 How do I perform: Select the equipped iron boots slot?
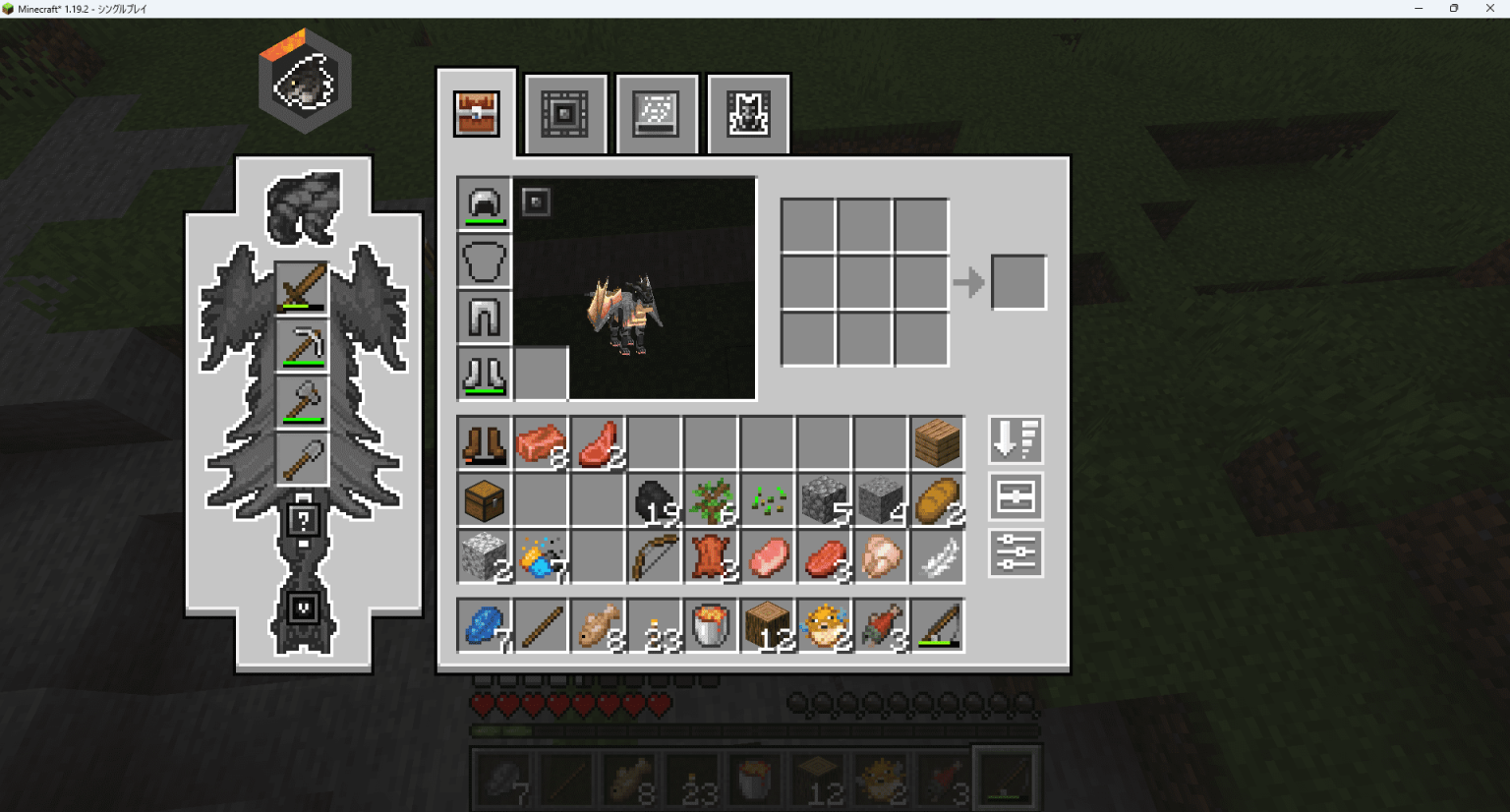(484, 374)
